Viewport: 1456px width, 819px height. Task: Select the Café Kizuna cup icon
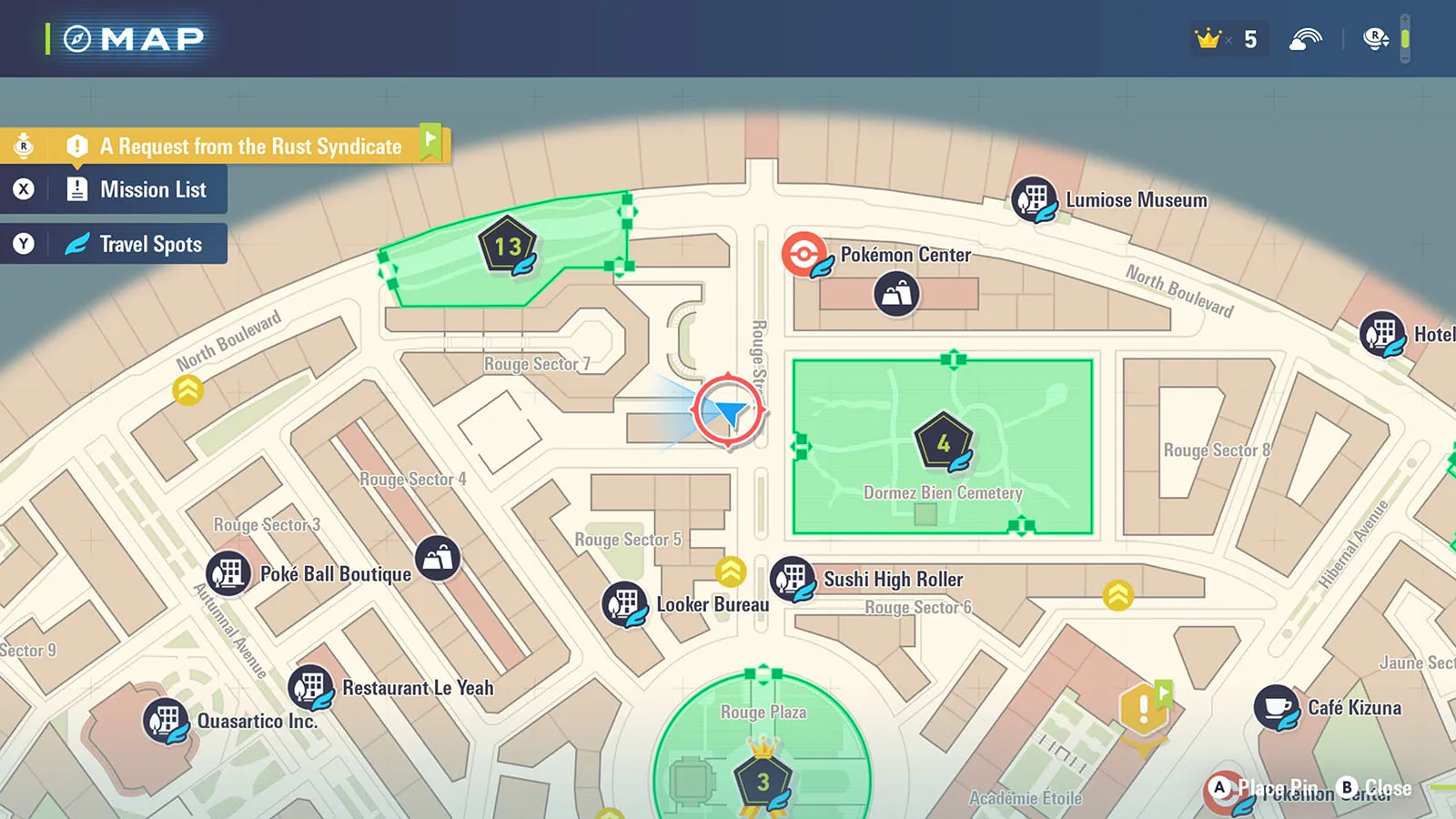point(1277,707)
